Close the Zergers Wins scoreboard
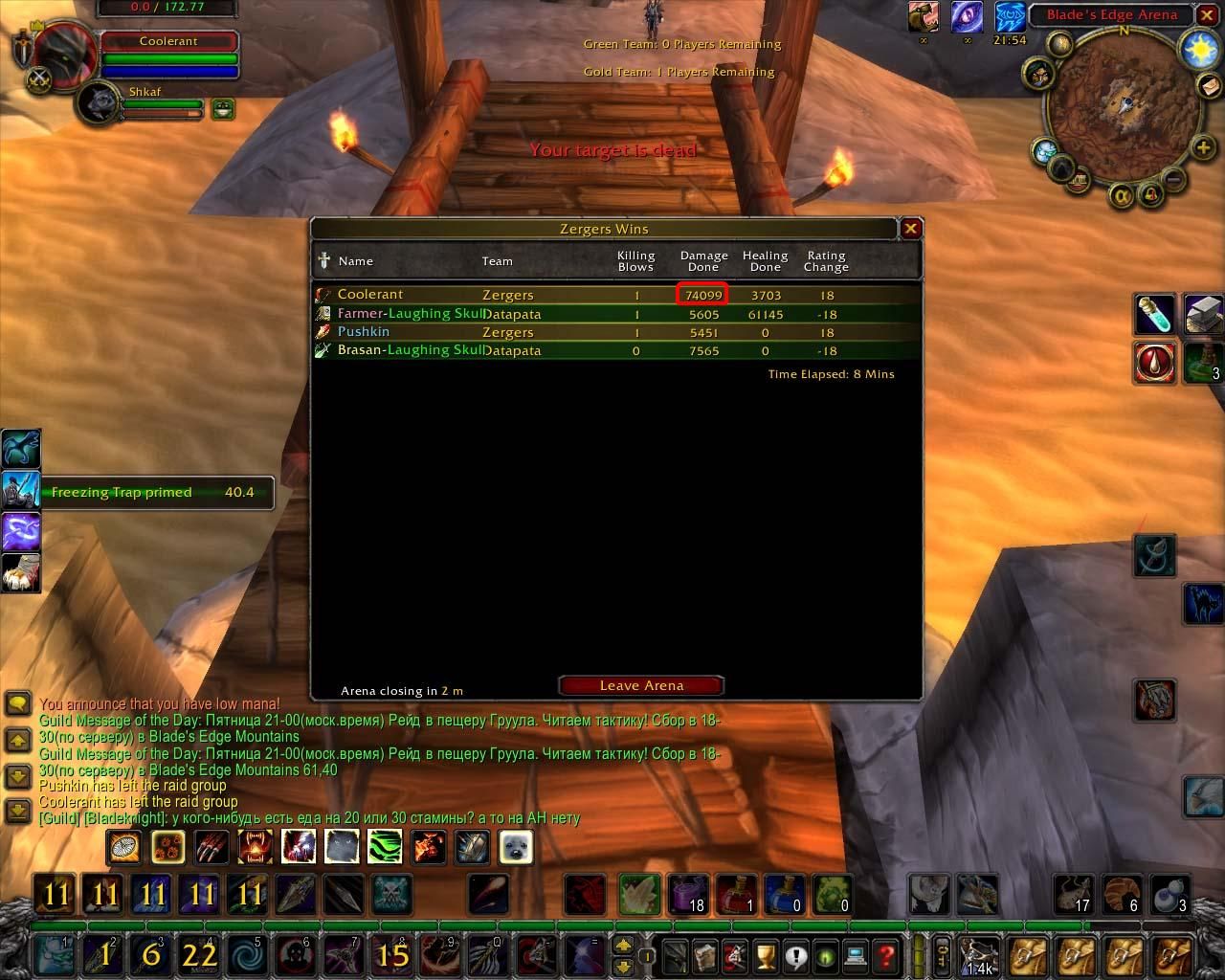1225x980 pixels. tap(910, 229)
